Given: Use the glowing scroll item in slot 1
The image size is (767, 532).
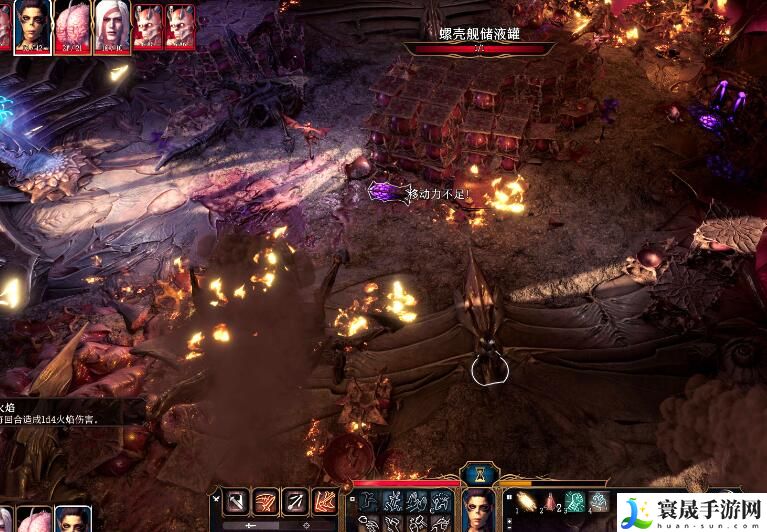Looking at the screenshot, I should pyautogui.click(x=527, y=502).
